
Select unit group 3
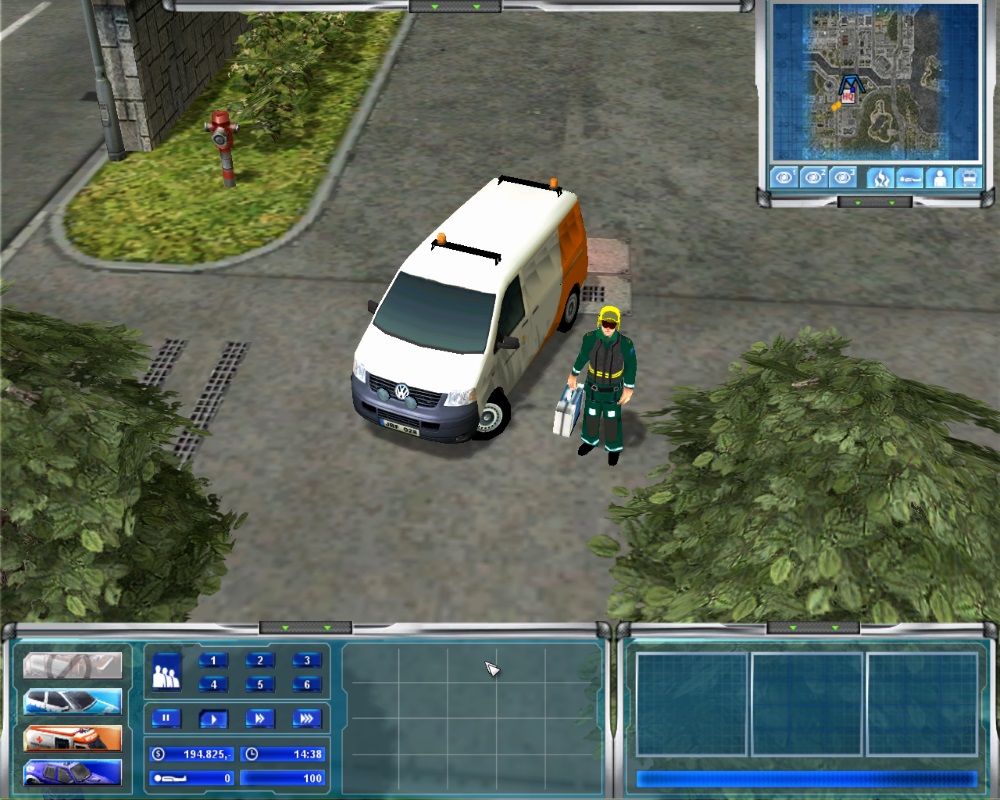click(307, 660)
